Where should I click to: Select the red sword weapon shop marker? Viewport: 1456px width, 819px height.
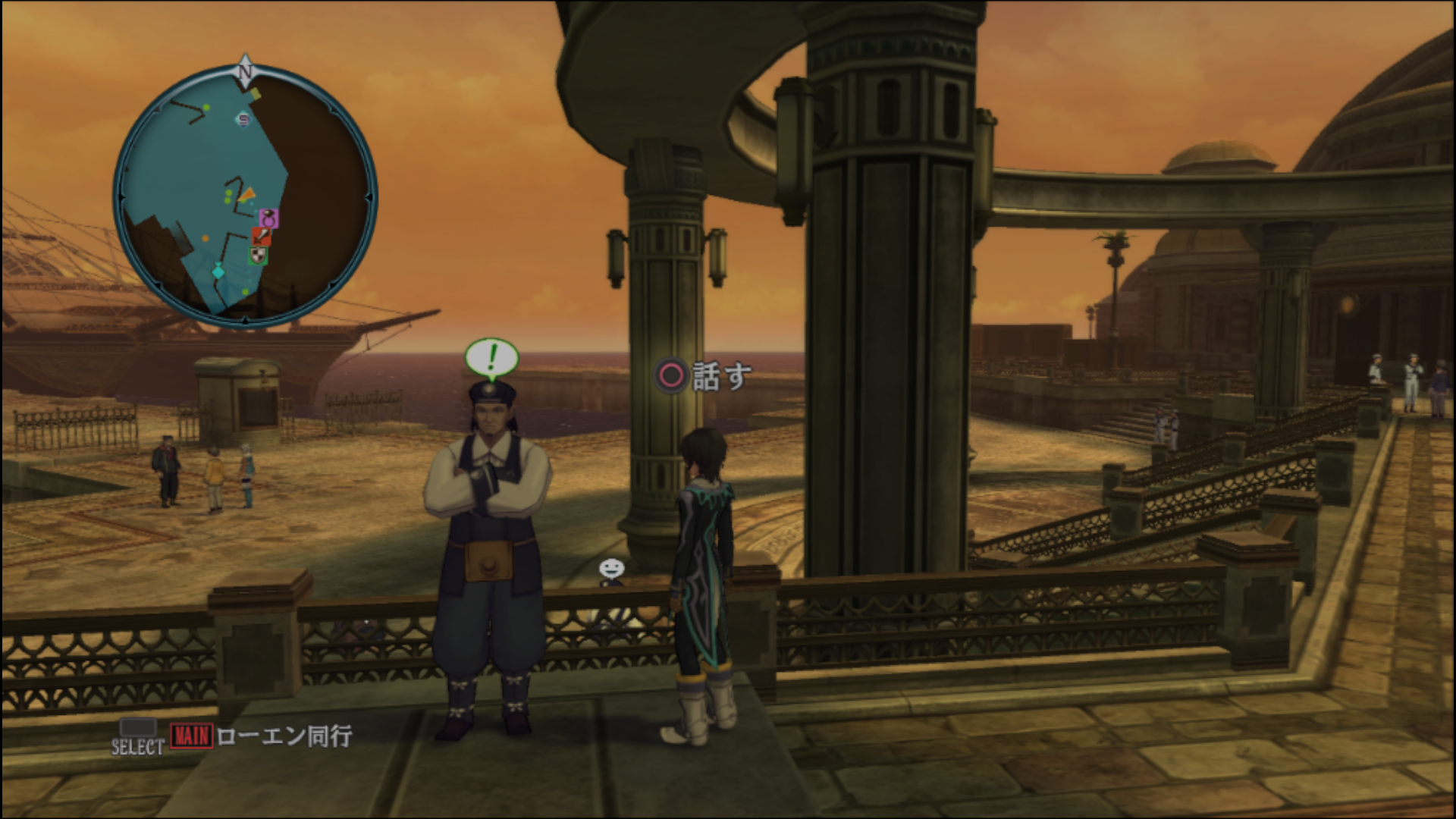260,237
